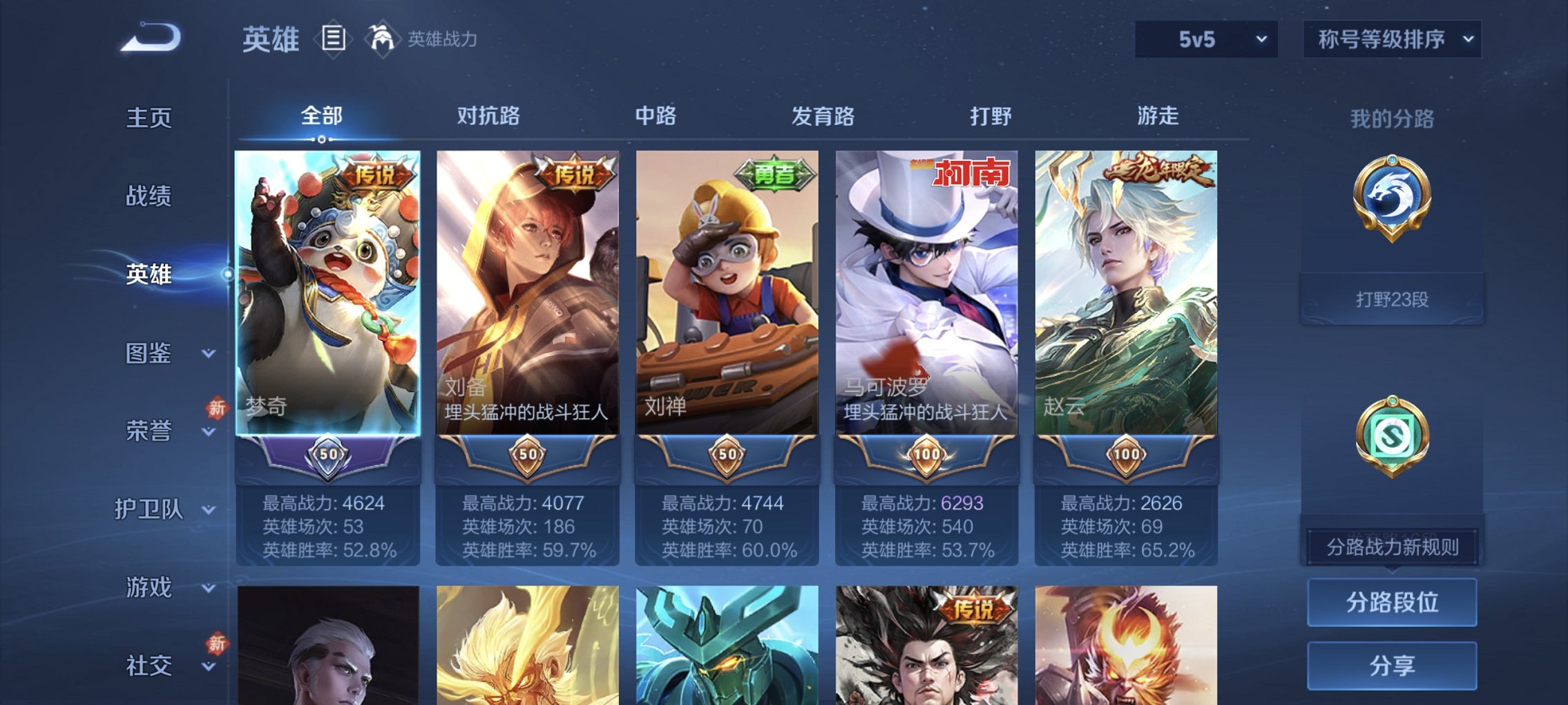Click the 分享 button

tap(1393, 664)
